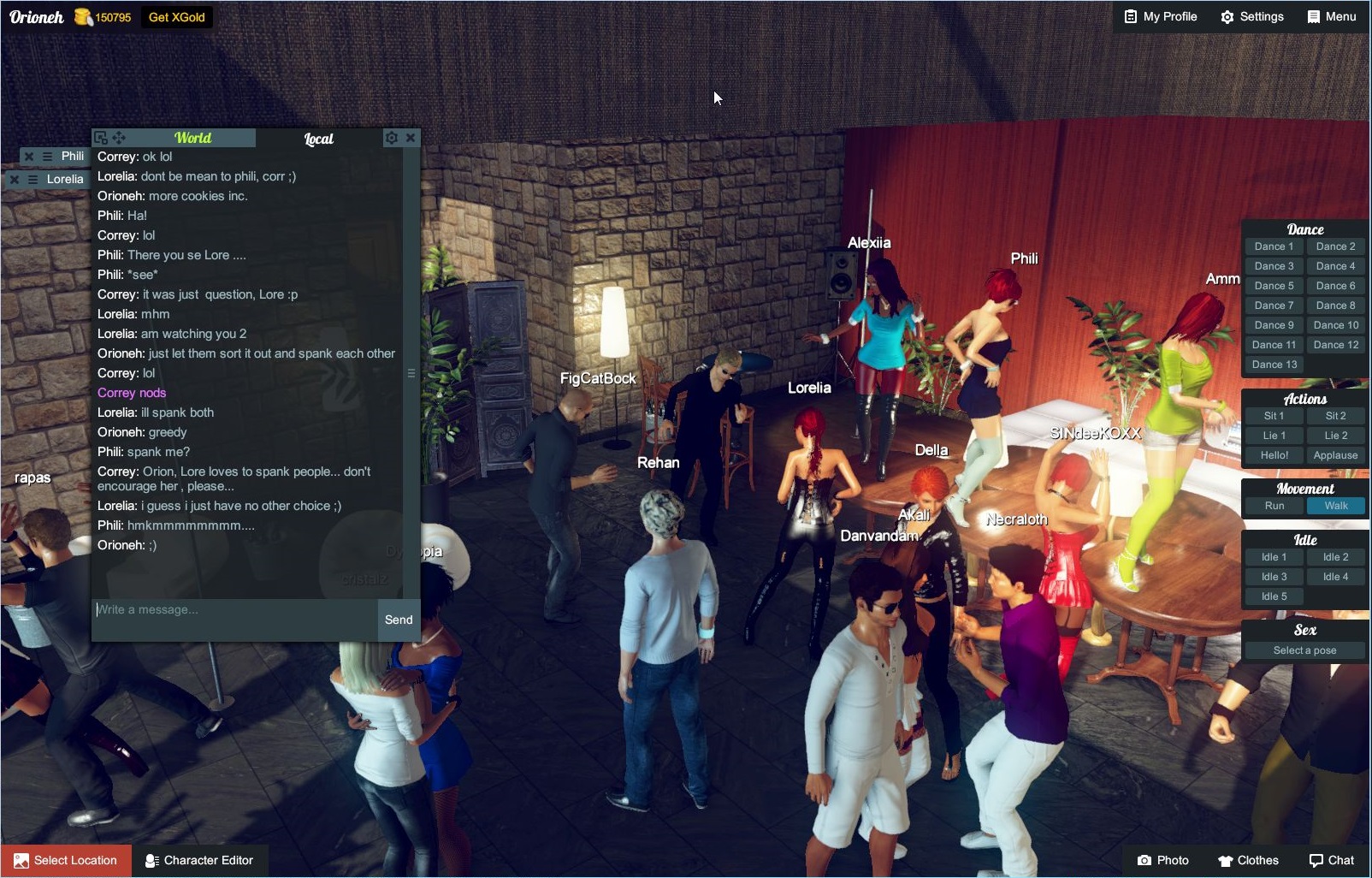Image resolution: width=1372 pixels, height=878 pixels.
Task: Click the pop-out window icon in chat header
Action: point(100,137)
